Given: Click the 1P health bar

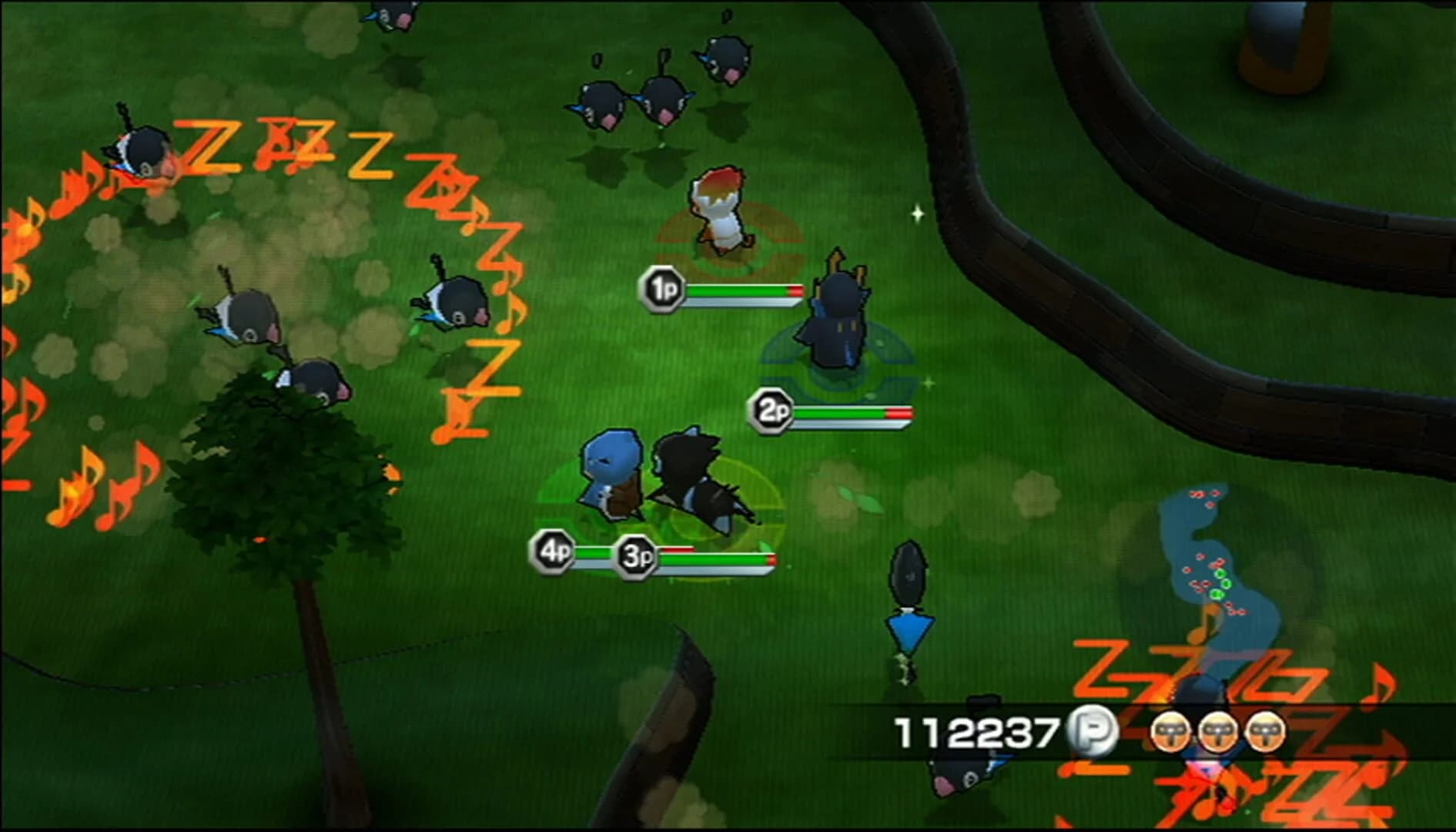Looking at the screenshot, I should [x=739, y=292].
